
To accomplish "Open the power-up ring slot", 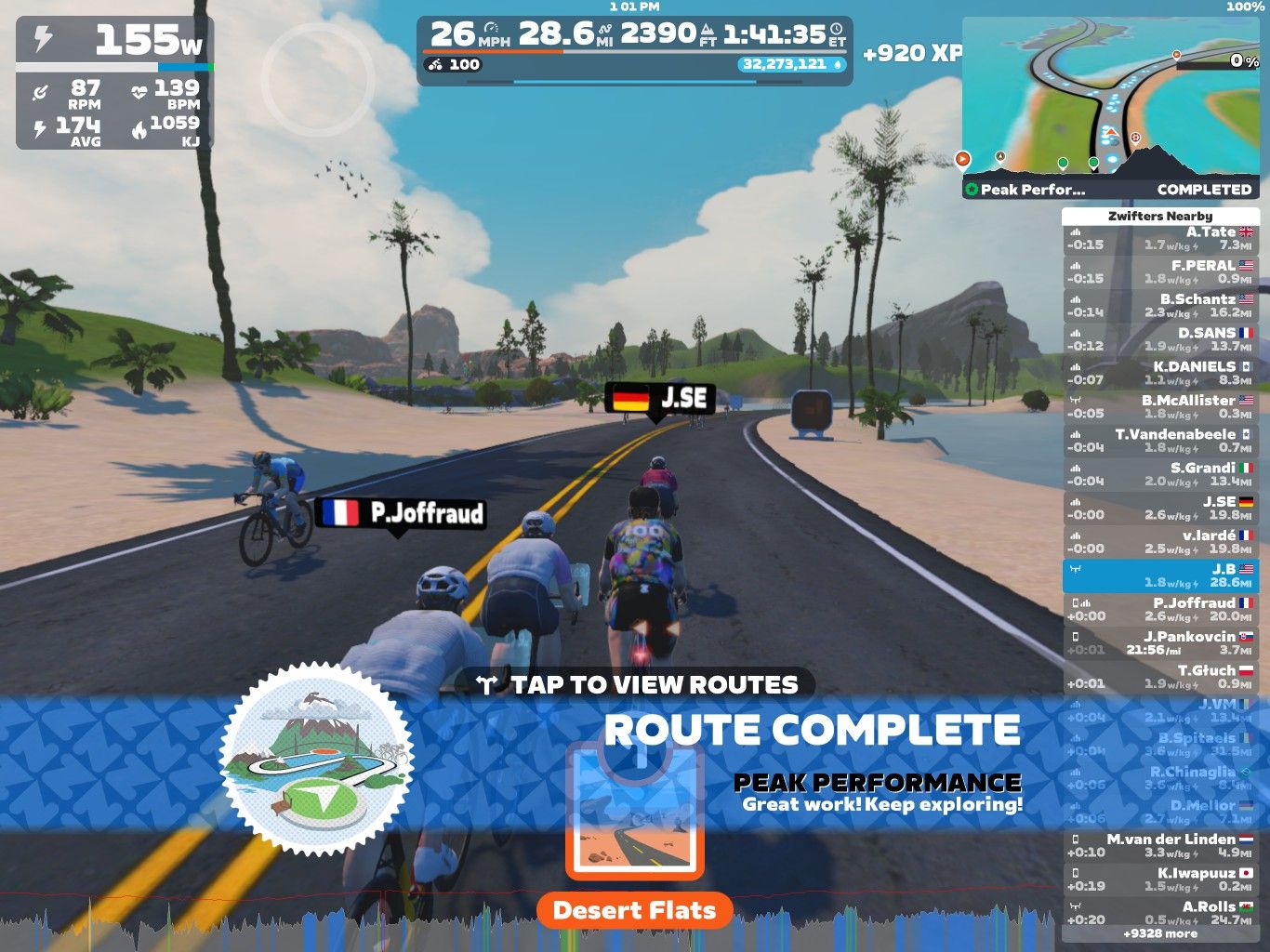I will [x=318, y=73].
